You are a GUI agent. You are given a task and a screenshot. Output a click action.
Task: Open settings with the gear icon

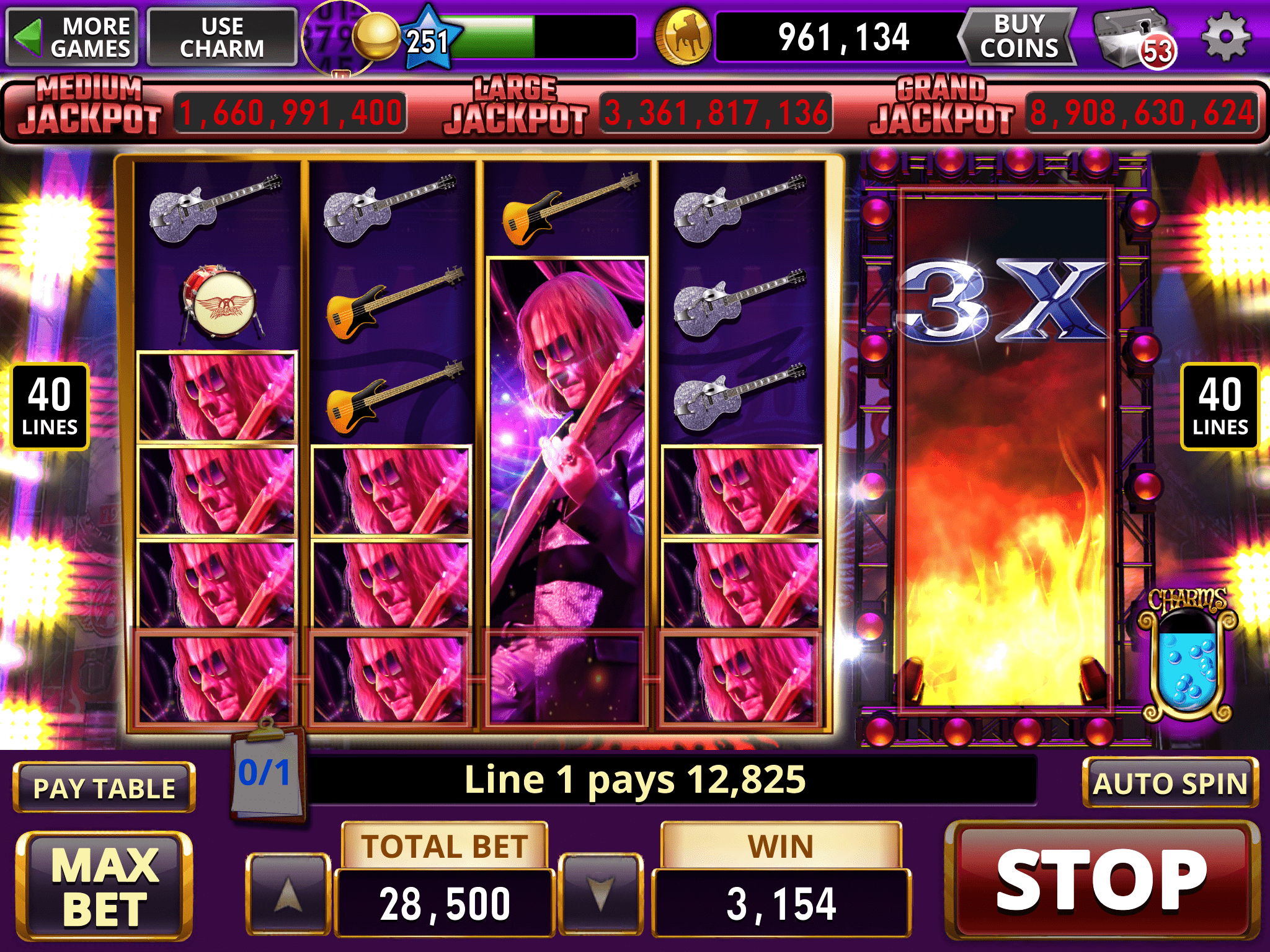(x=1226, y=37)
